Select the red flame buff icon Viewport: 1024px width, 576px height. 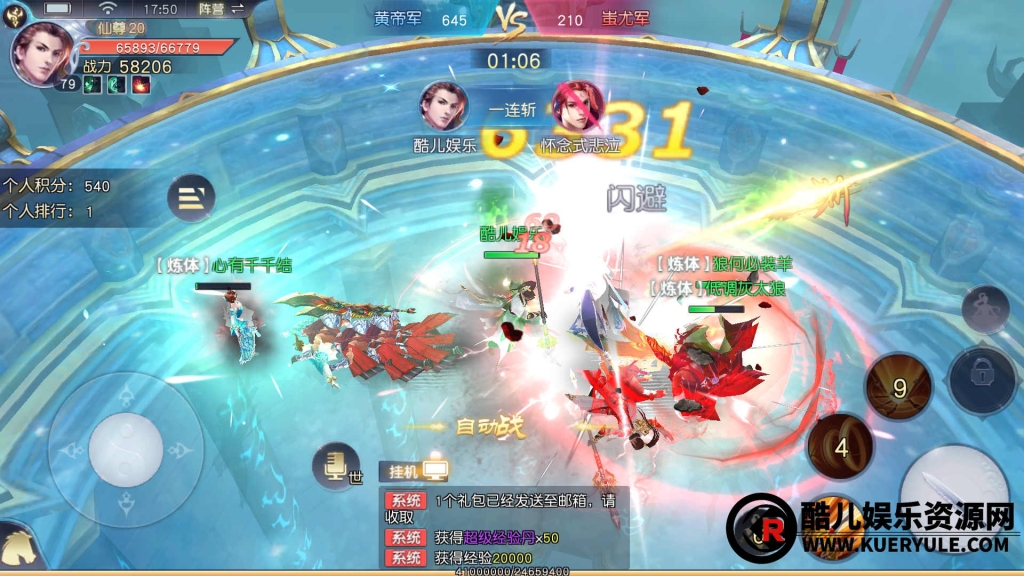(x=141, y=86)
